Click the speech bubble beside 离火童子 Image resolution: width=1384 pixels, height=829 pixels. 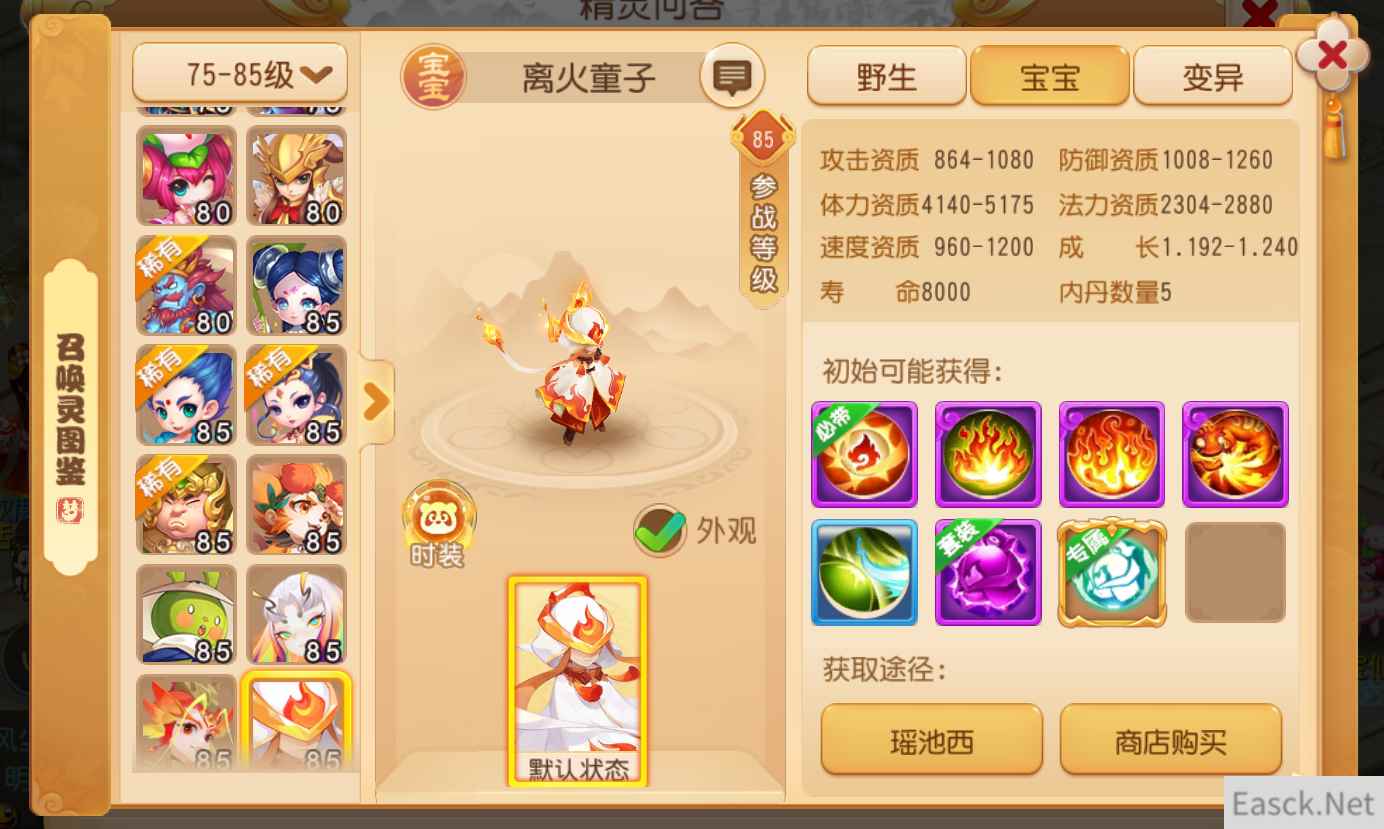pos(732,75)
